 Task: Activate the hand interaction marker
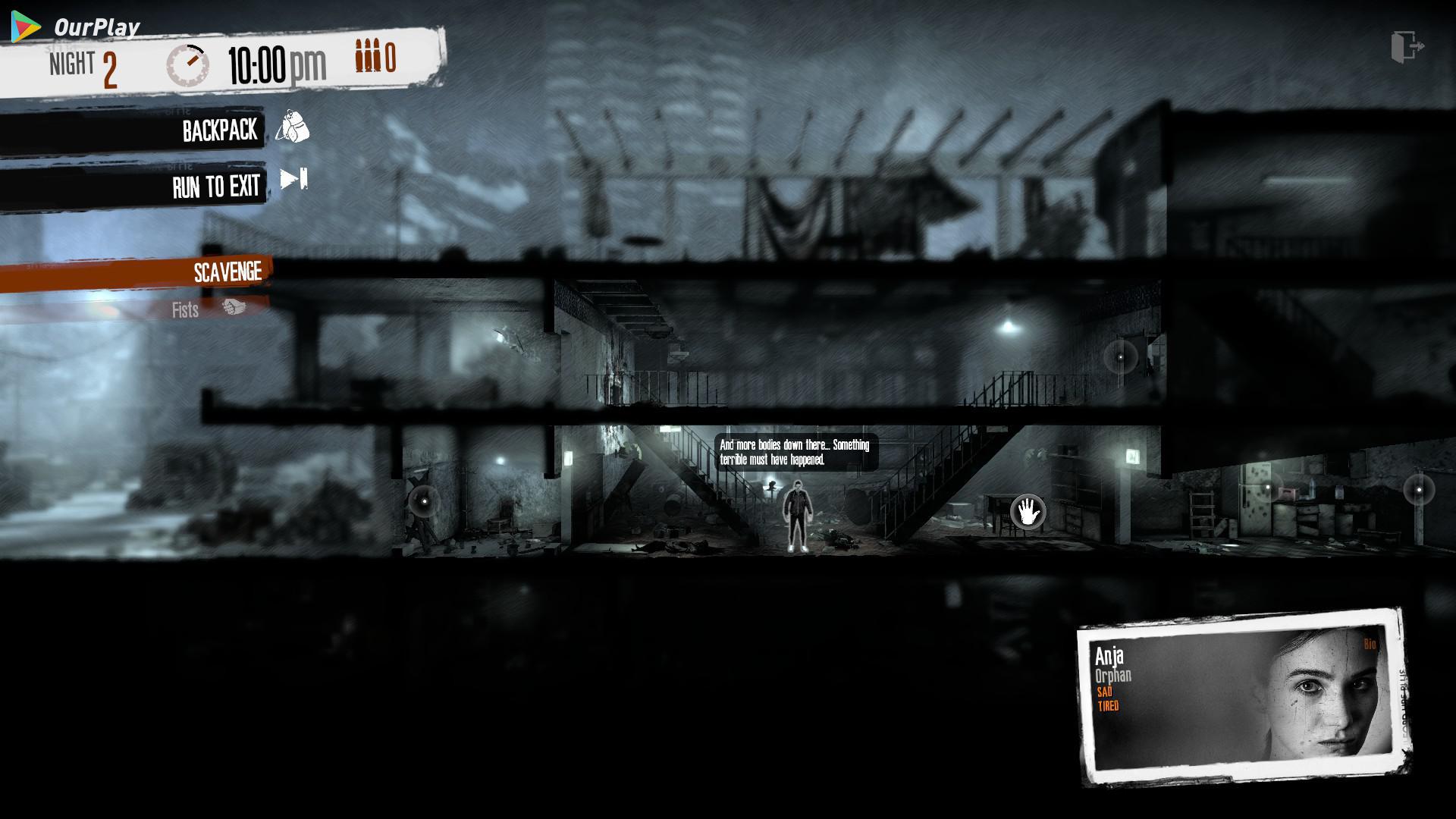(x=1028, y=512)
